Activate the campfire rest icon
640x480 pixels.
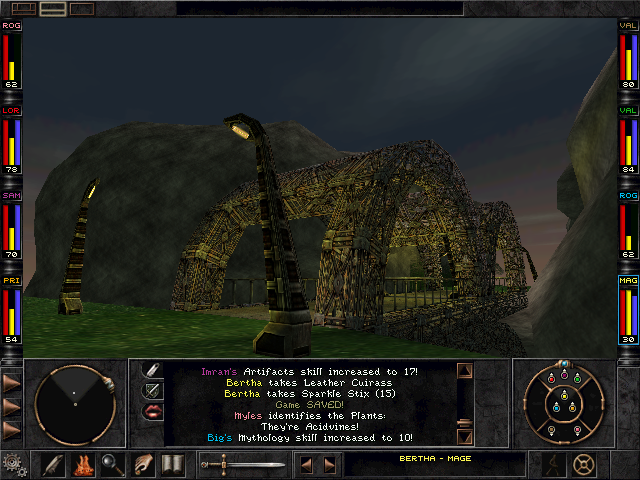point(83,465)
